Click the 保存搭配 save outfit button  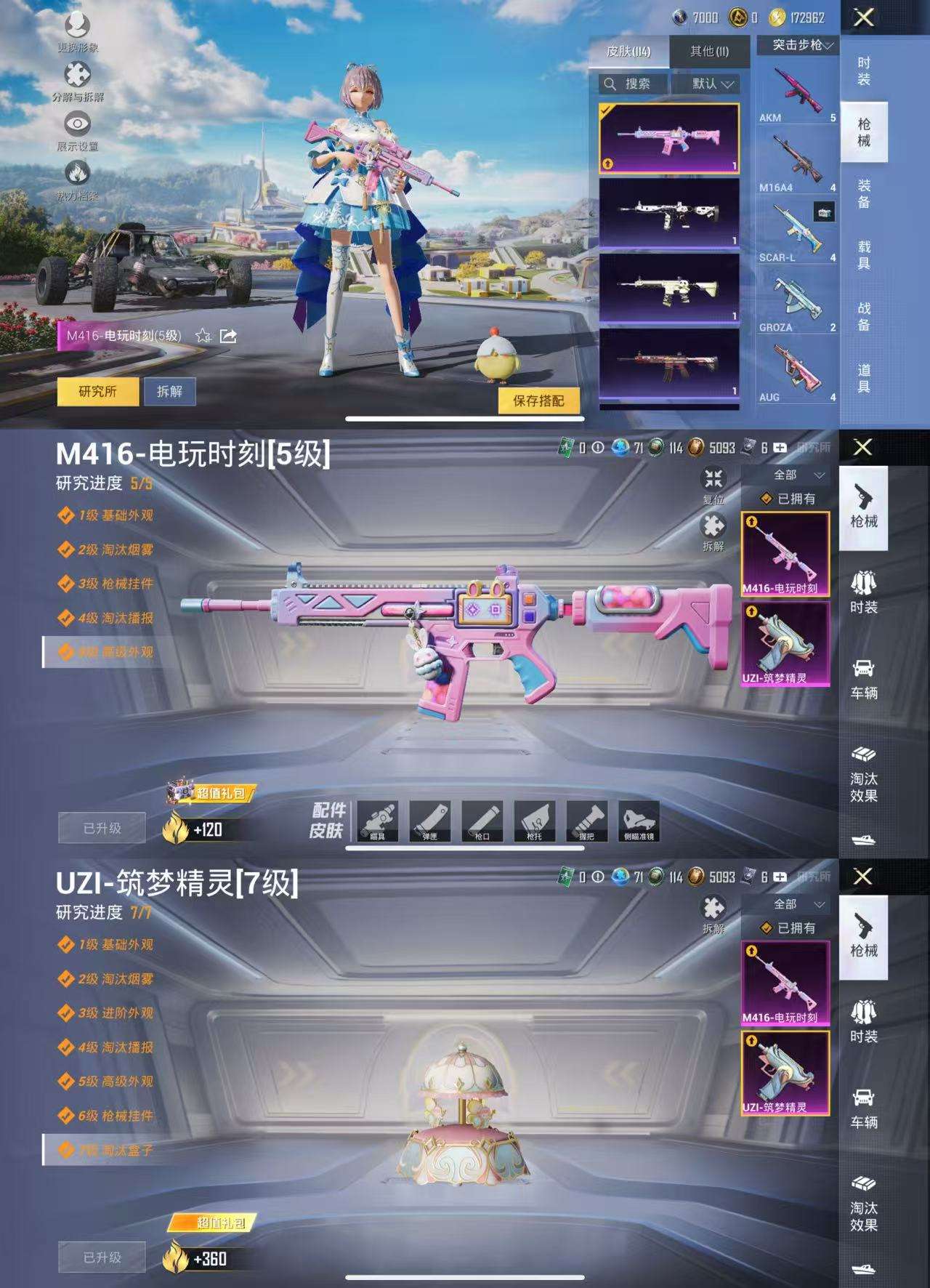click(538, 402)
